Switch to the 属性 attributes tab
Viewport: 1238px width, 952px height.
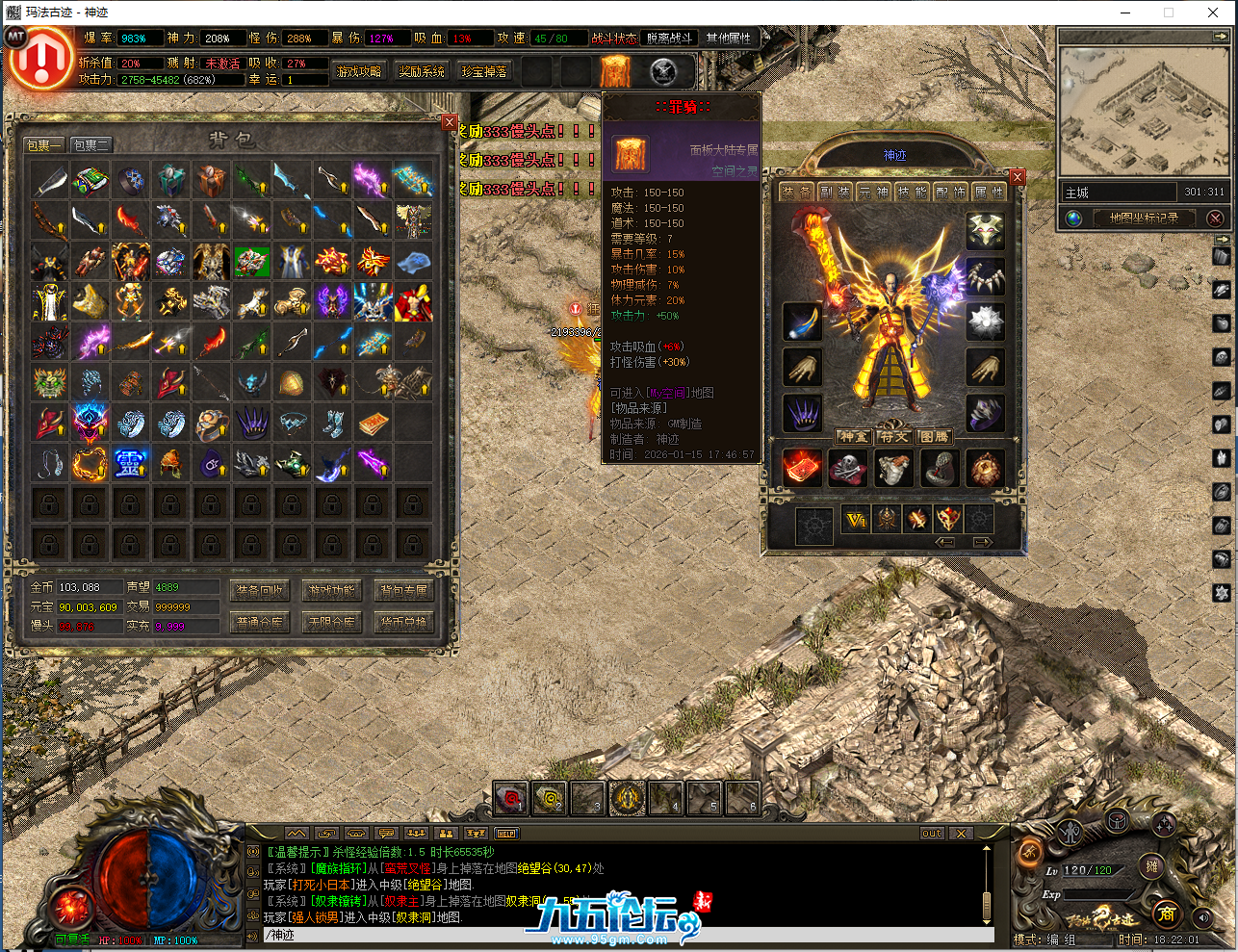(x=989, y=193)
